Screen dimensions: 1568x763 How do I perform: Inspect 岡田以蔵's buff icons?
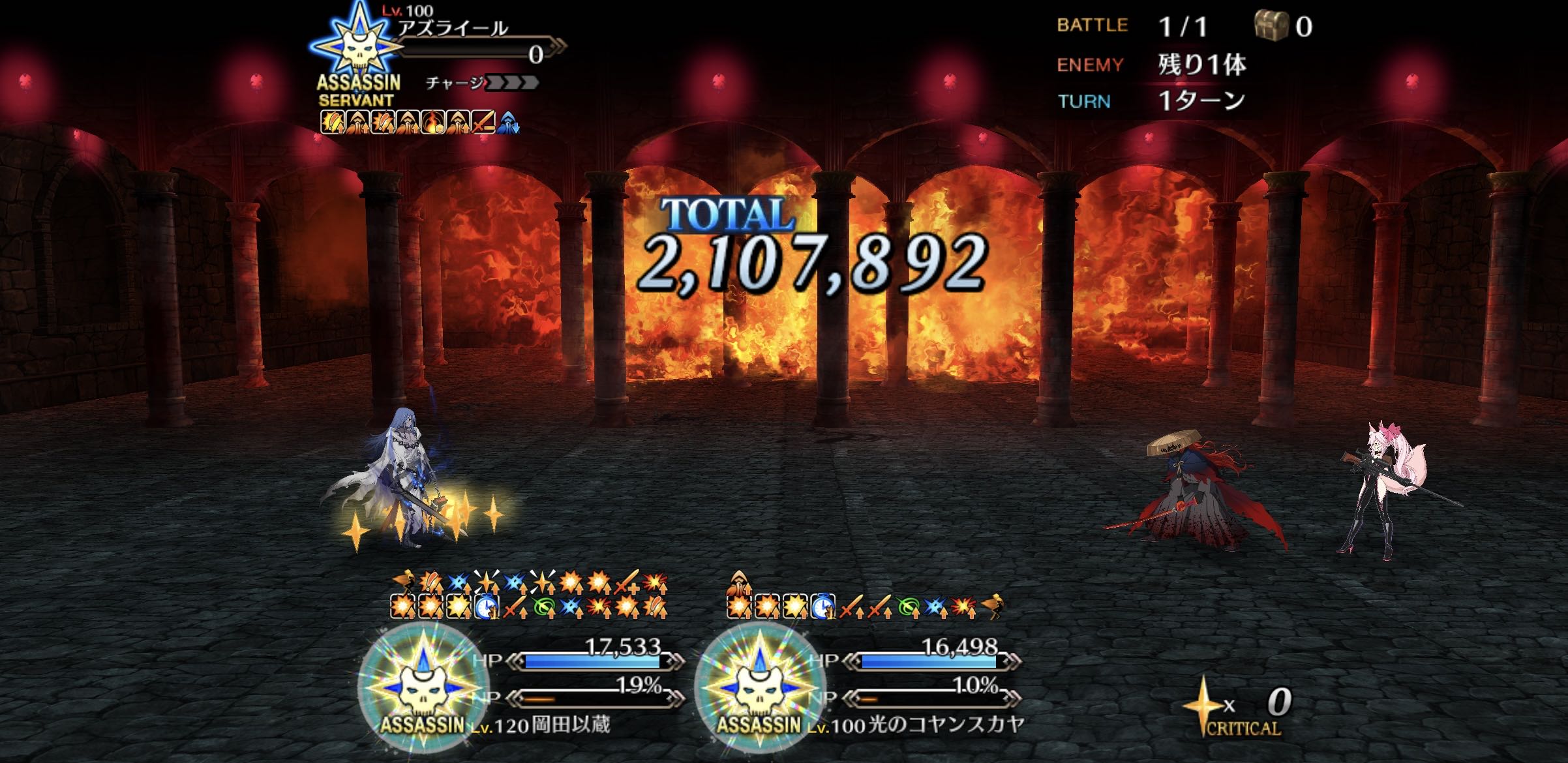[x=529, y=594]
